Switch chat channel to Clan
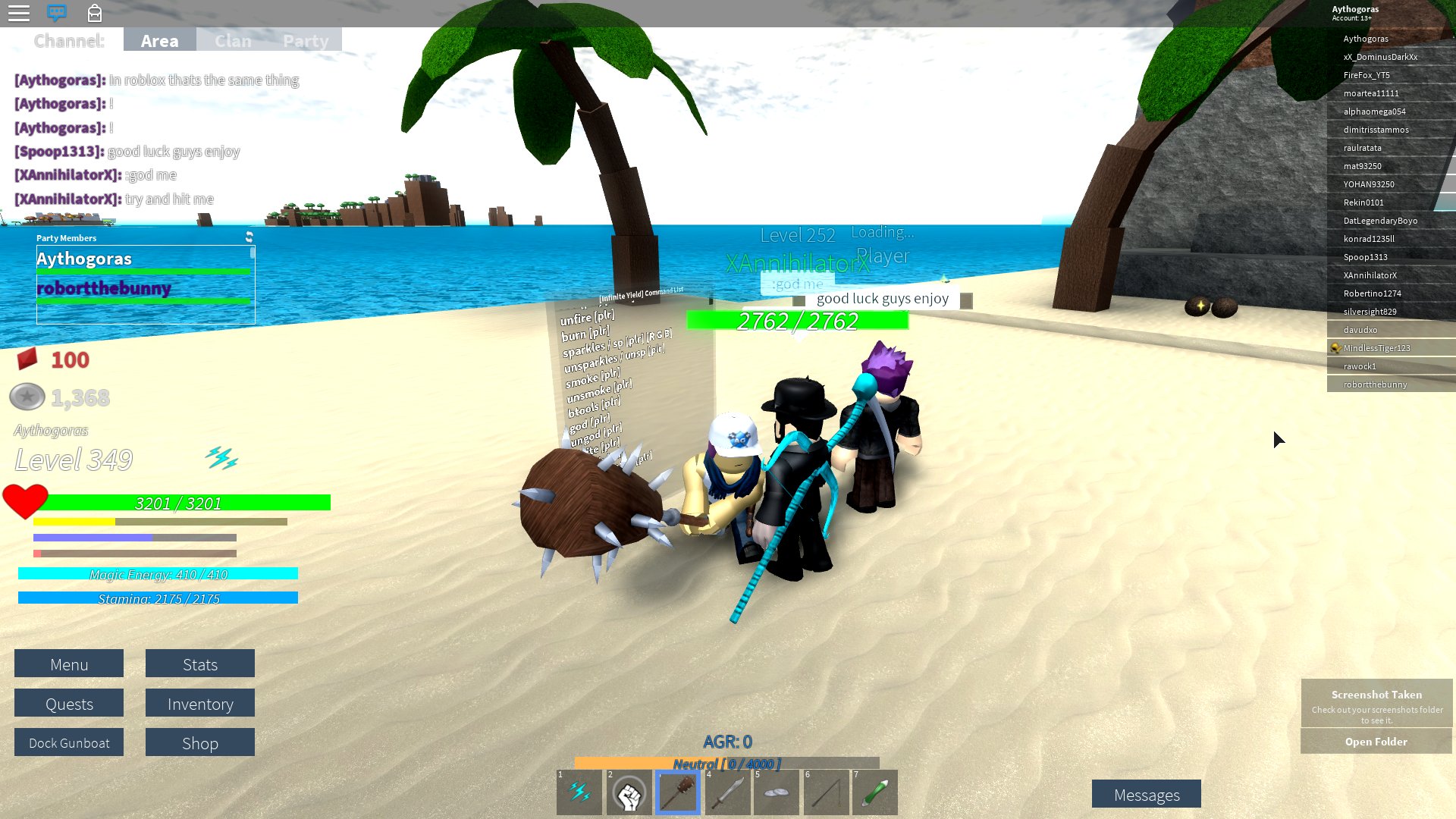The width and height of the screenshot is (1456, 819). (x=233, y=40)
